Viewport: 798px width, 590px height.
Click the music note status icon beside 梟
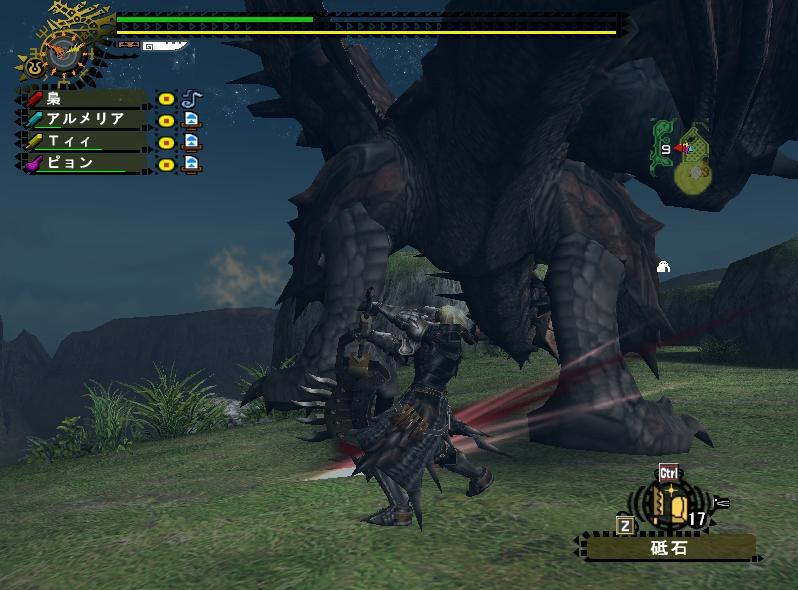pyautogui.click(x=191, y=98)
